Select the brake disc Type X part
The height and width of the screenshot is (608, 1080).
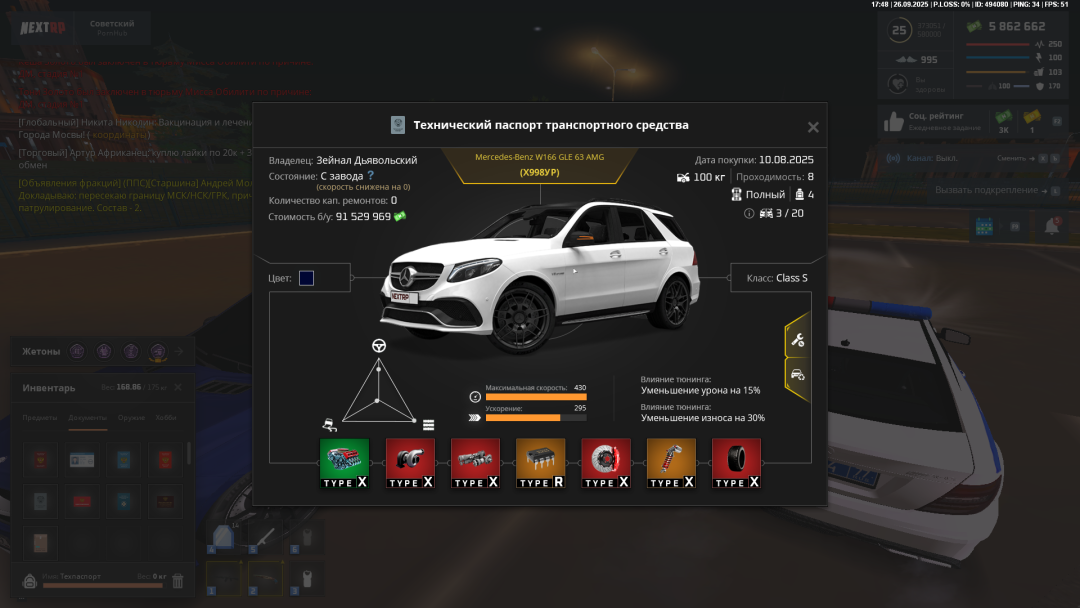[606, 464]
